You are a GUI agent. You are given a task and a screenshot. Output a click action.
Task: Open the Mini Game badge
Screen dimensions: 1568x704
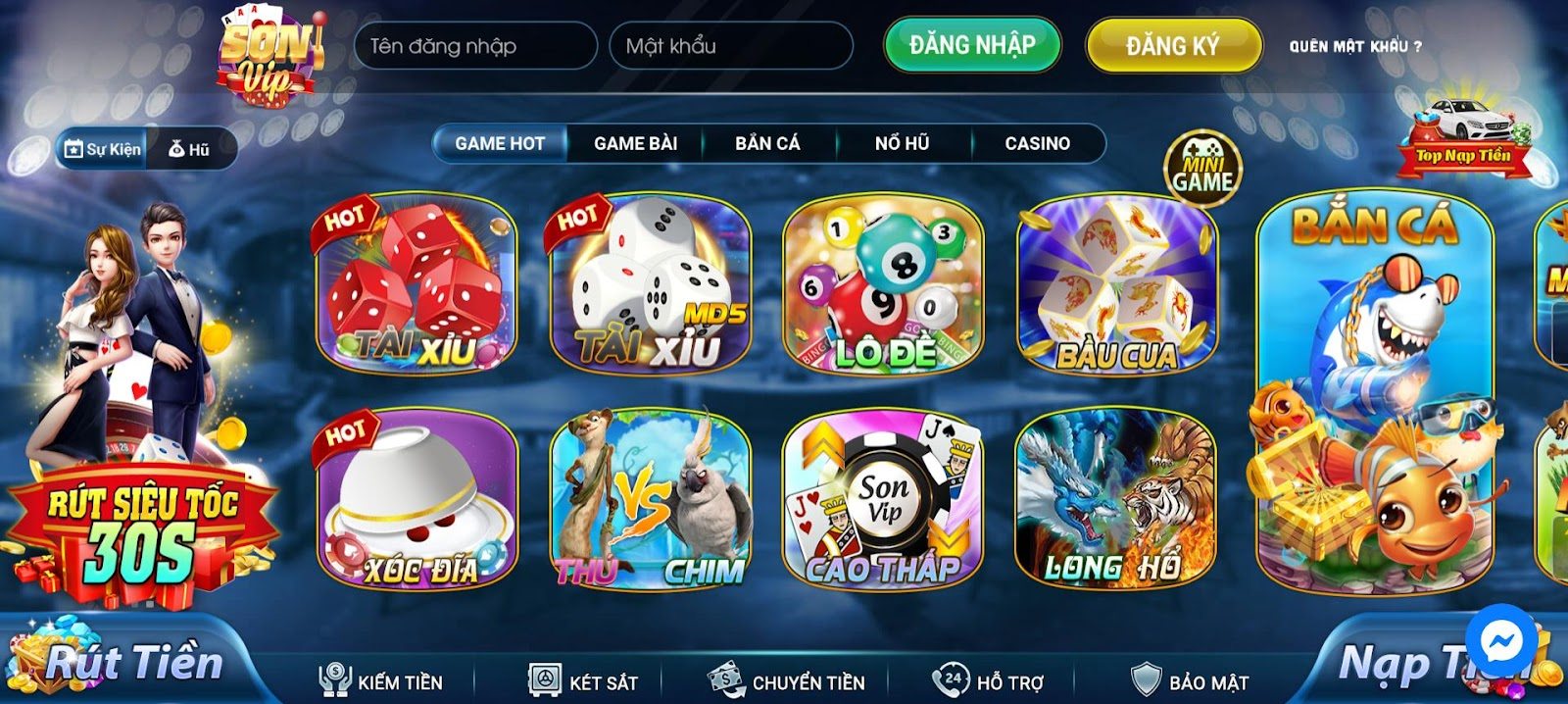pos(1202,170)
